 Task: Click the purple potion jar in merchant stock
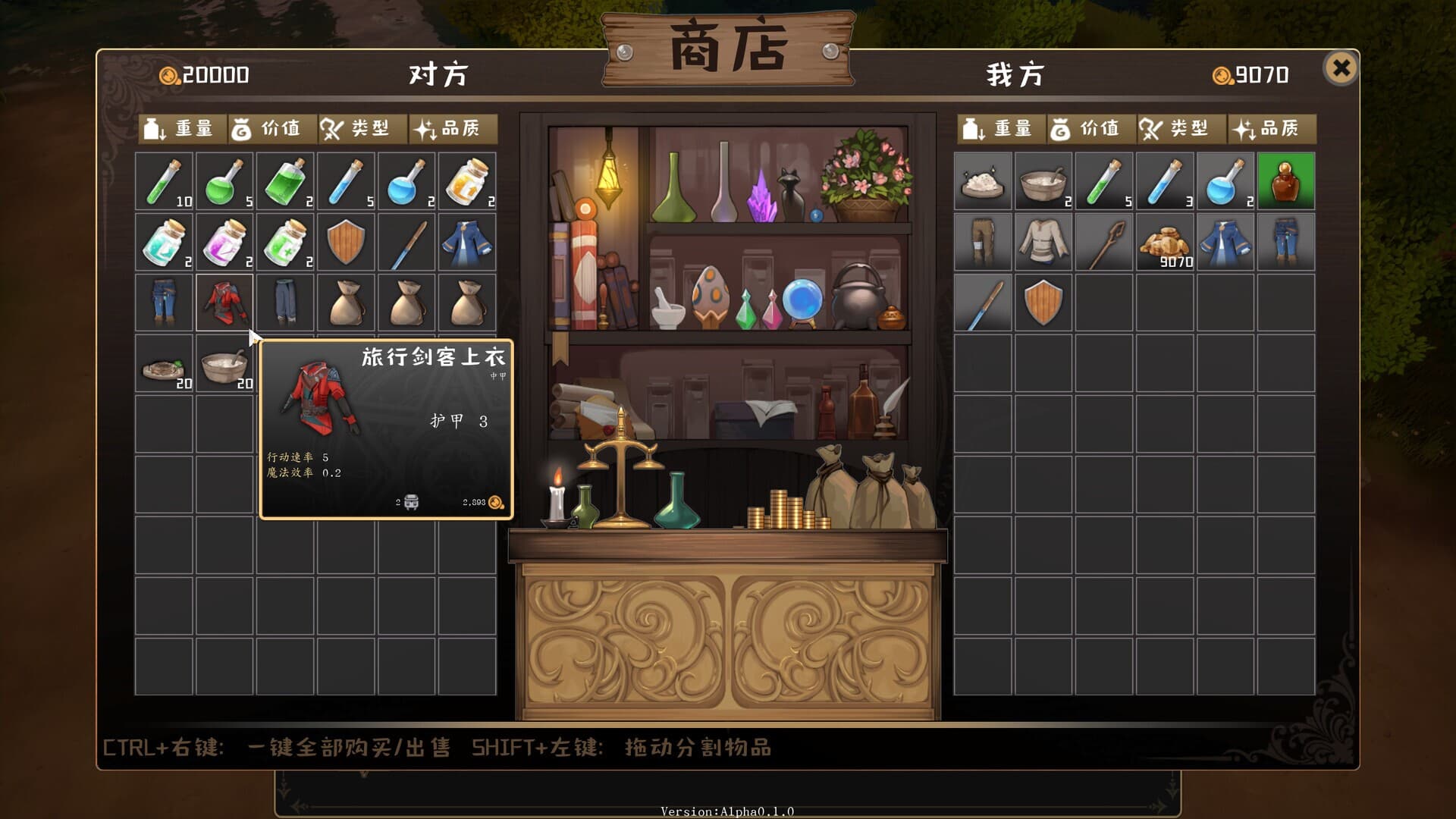[224, 243]
